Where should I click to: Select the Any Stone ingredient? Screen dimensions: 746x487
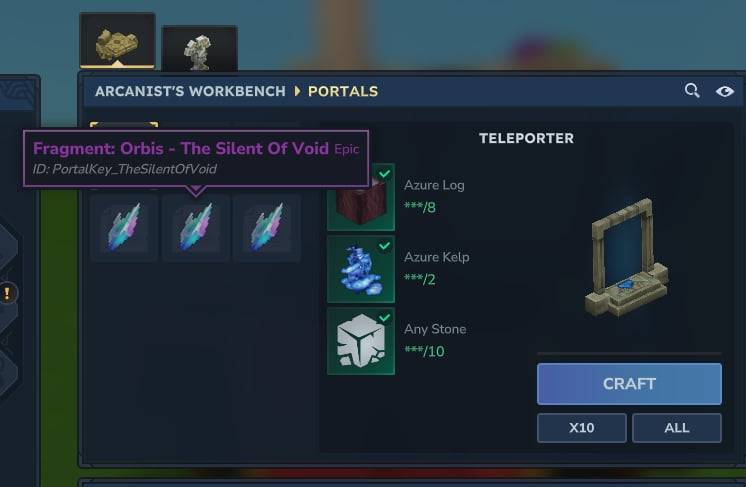(x=361, y=341)
